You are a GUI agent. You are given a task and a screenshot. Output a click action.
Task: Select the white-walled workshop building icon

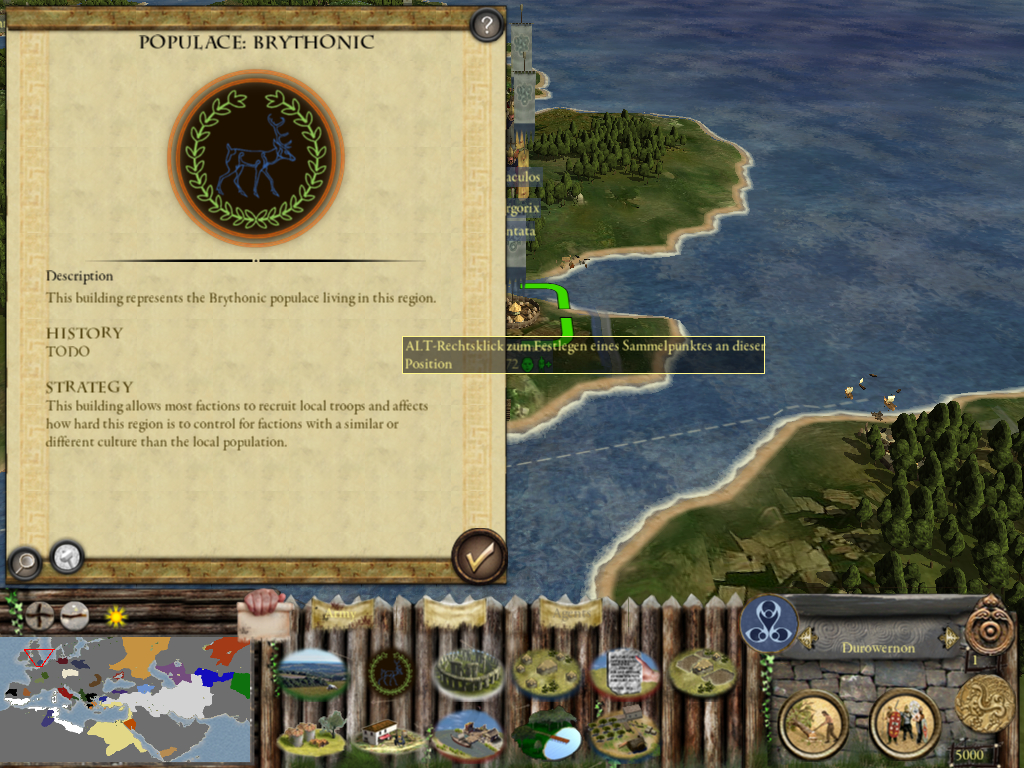388,736
